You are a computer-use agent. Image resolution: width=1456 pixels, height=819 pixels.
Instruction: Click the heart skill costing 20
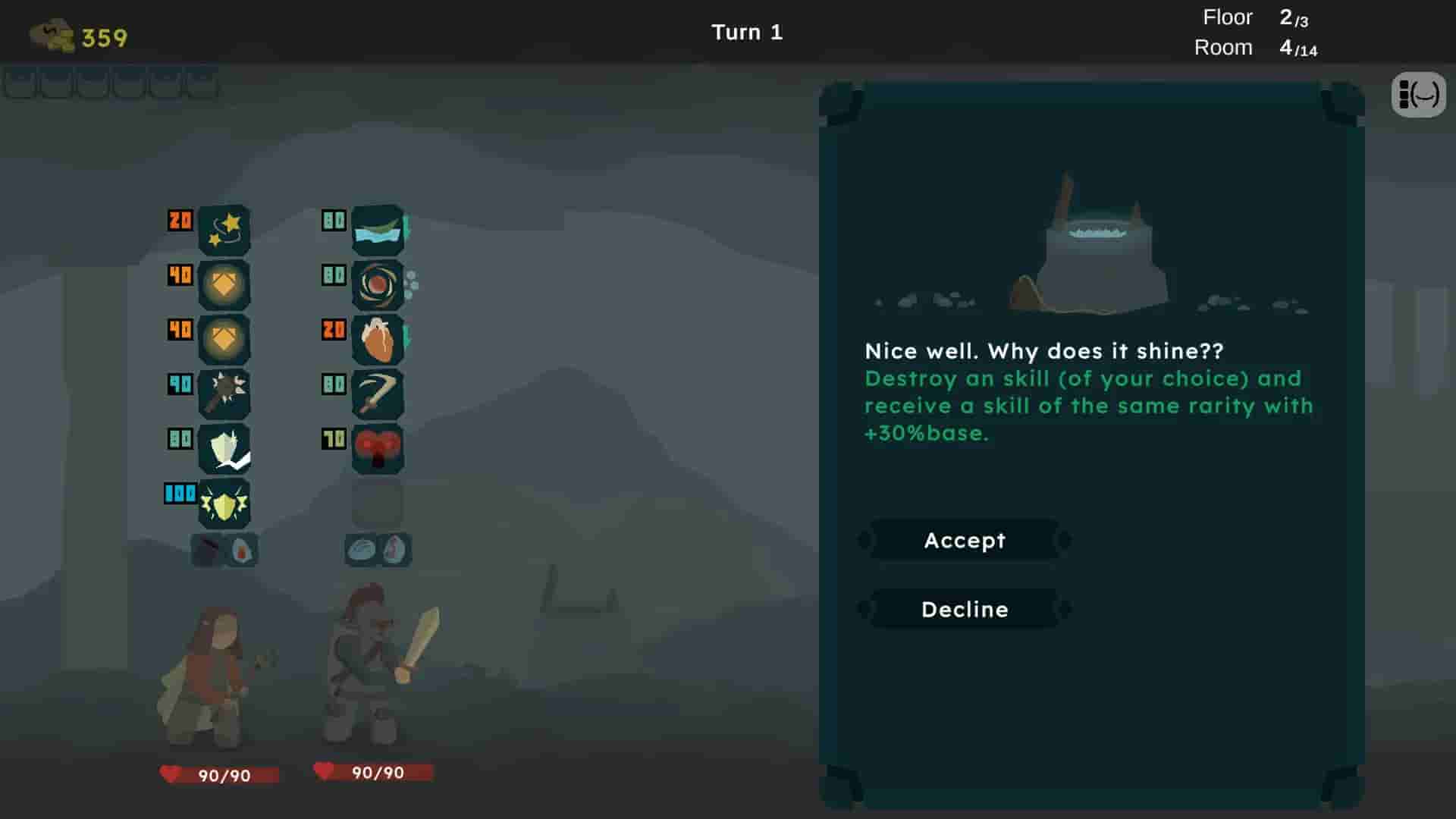(377, 340)
